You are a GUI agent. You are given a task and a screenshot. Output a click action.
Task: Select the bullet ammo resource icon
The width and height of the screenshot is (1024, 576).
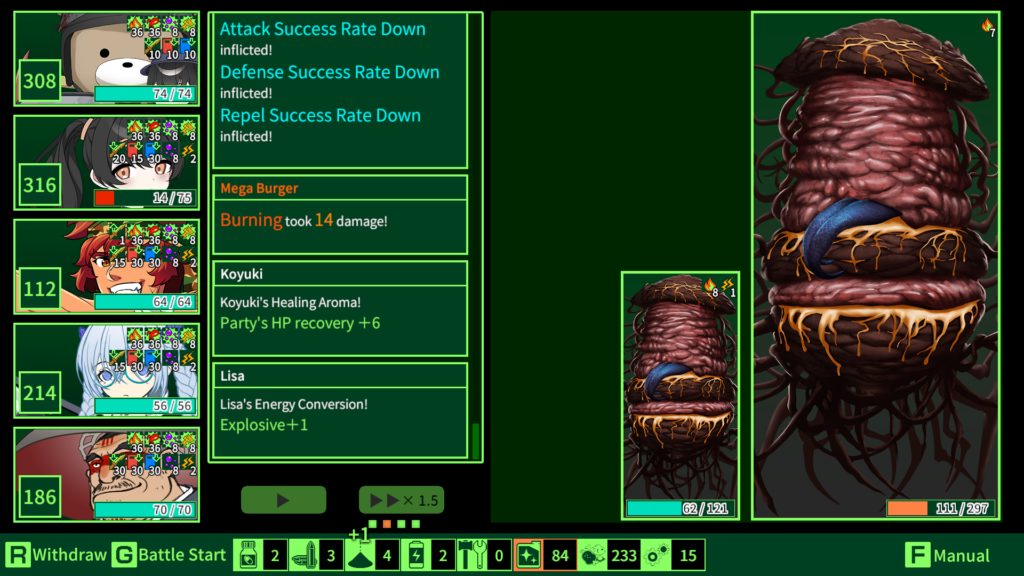tap(304, 555)
